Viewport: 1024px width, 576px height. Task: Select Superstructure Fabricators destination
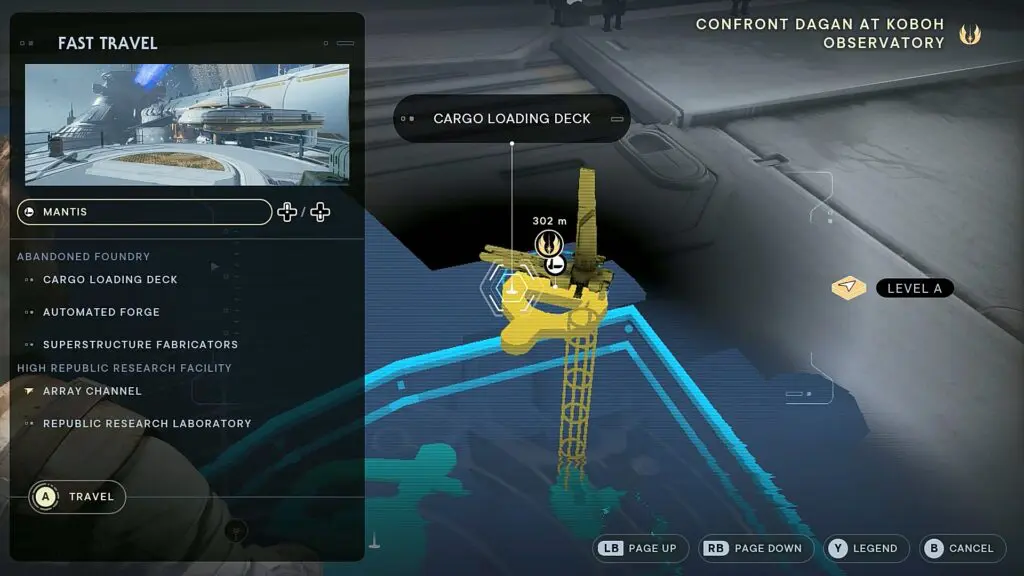coord(140,344)
